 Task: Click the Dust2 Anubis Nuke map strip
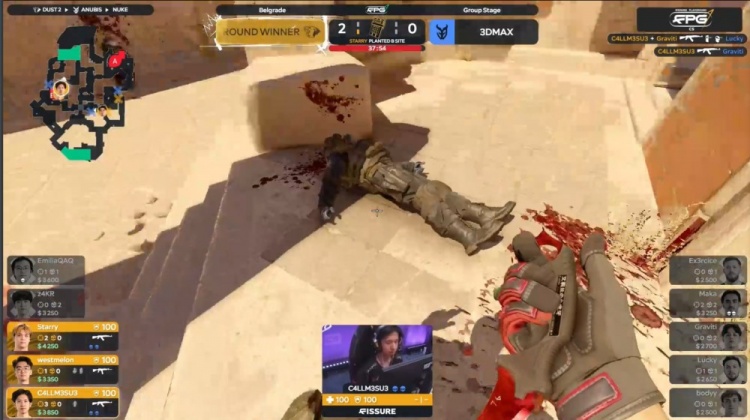tap(80, 9)
